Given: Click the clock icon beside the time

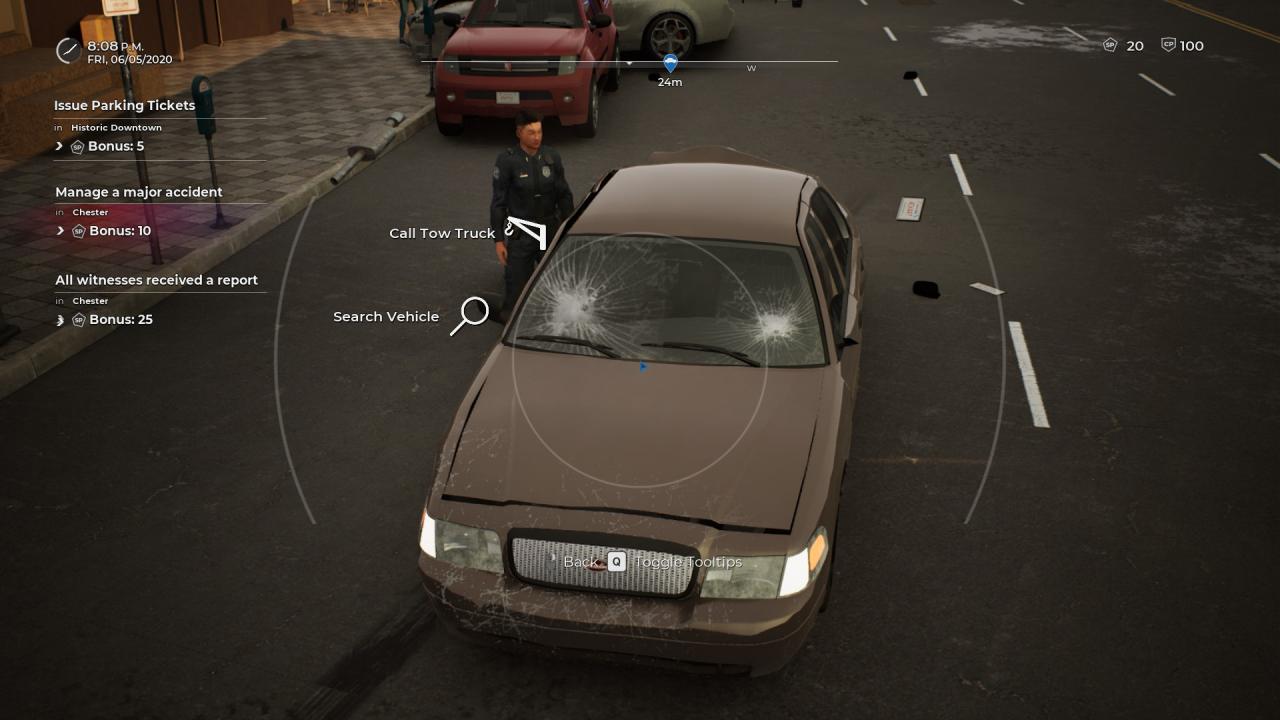Looking at the screenshot, I should coord(68,50).
